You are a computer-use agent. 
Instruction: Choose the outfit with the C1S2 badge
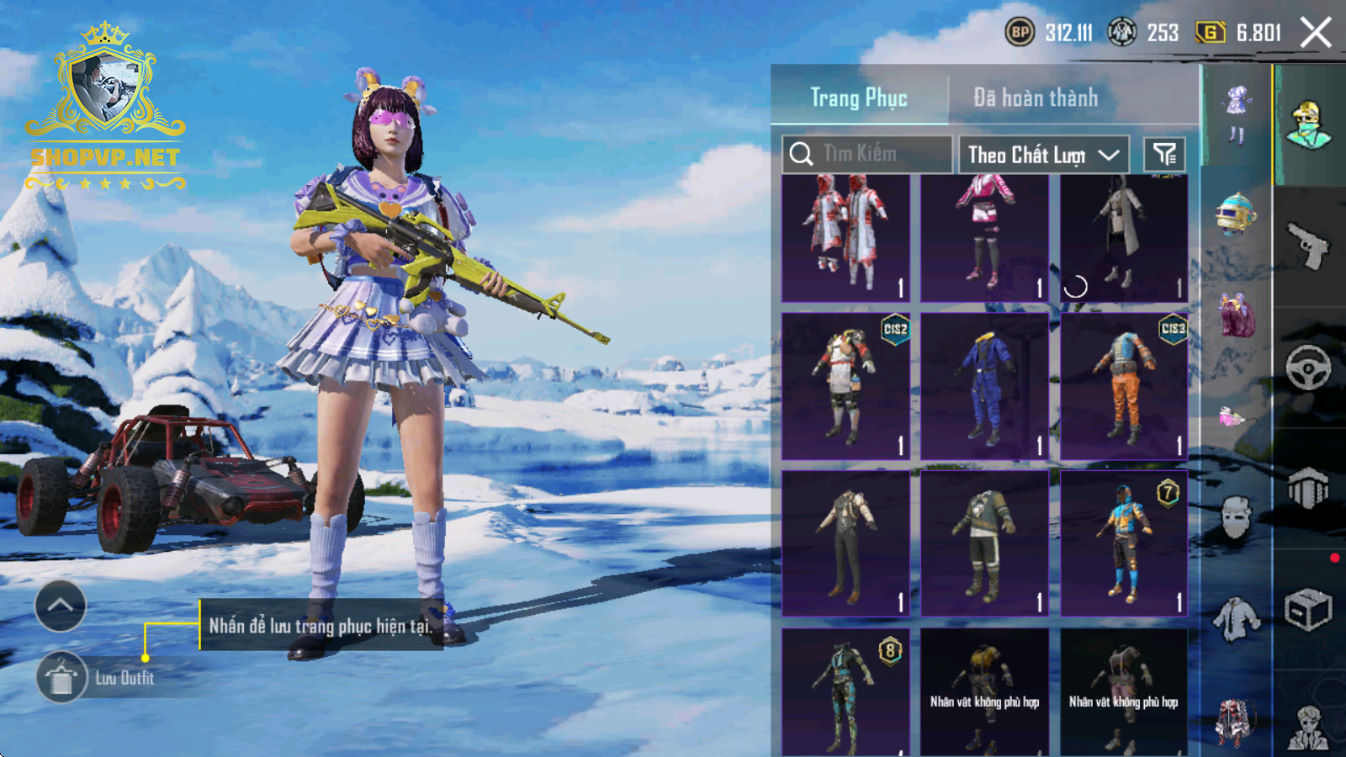coord(846,386)
